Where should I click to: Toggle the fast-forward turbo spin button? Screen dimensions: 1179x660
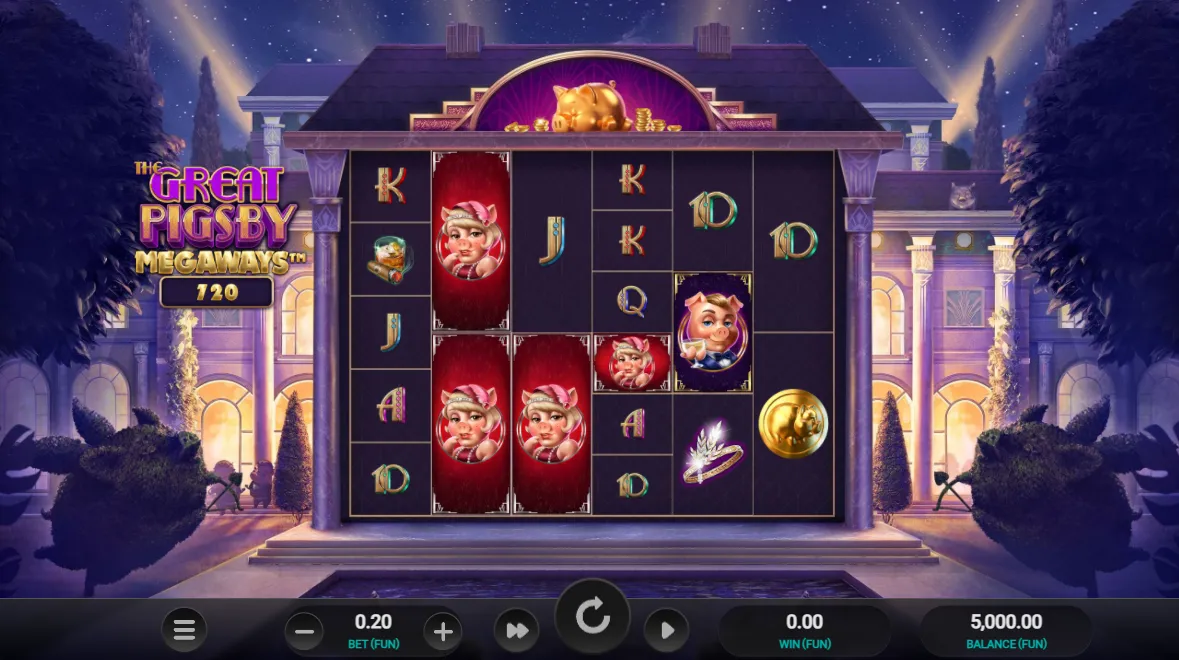click(516, 630)
